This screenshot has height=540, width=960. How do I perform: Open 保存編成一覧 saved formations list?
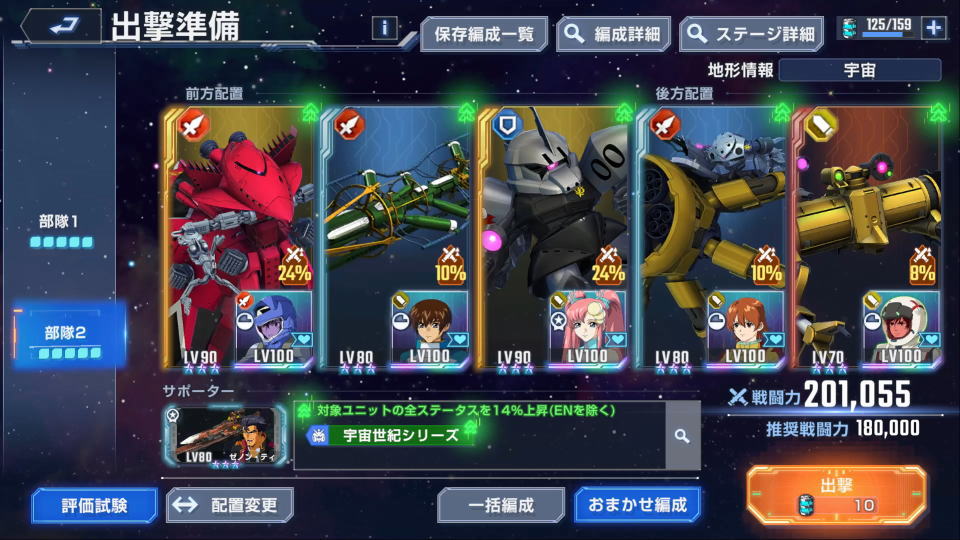(x=484, y=34)
